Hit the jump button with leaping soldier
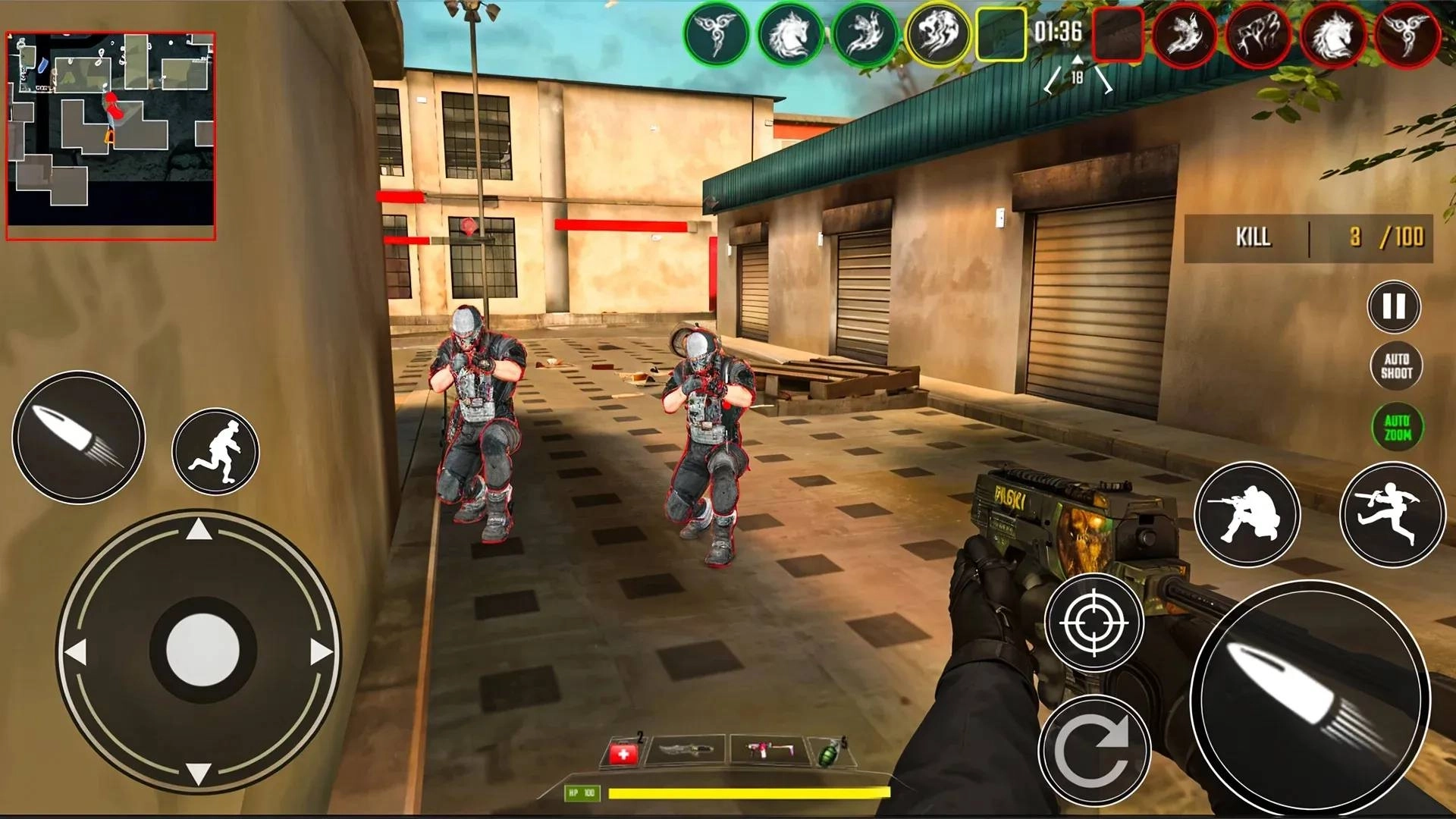 (x=1392, y=514)
